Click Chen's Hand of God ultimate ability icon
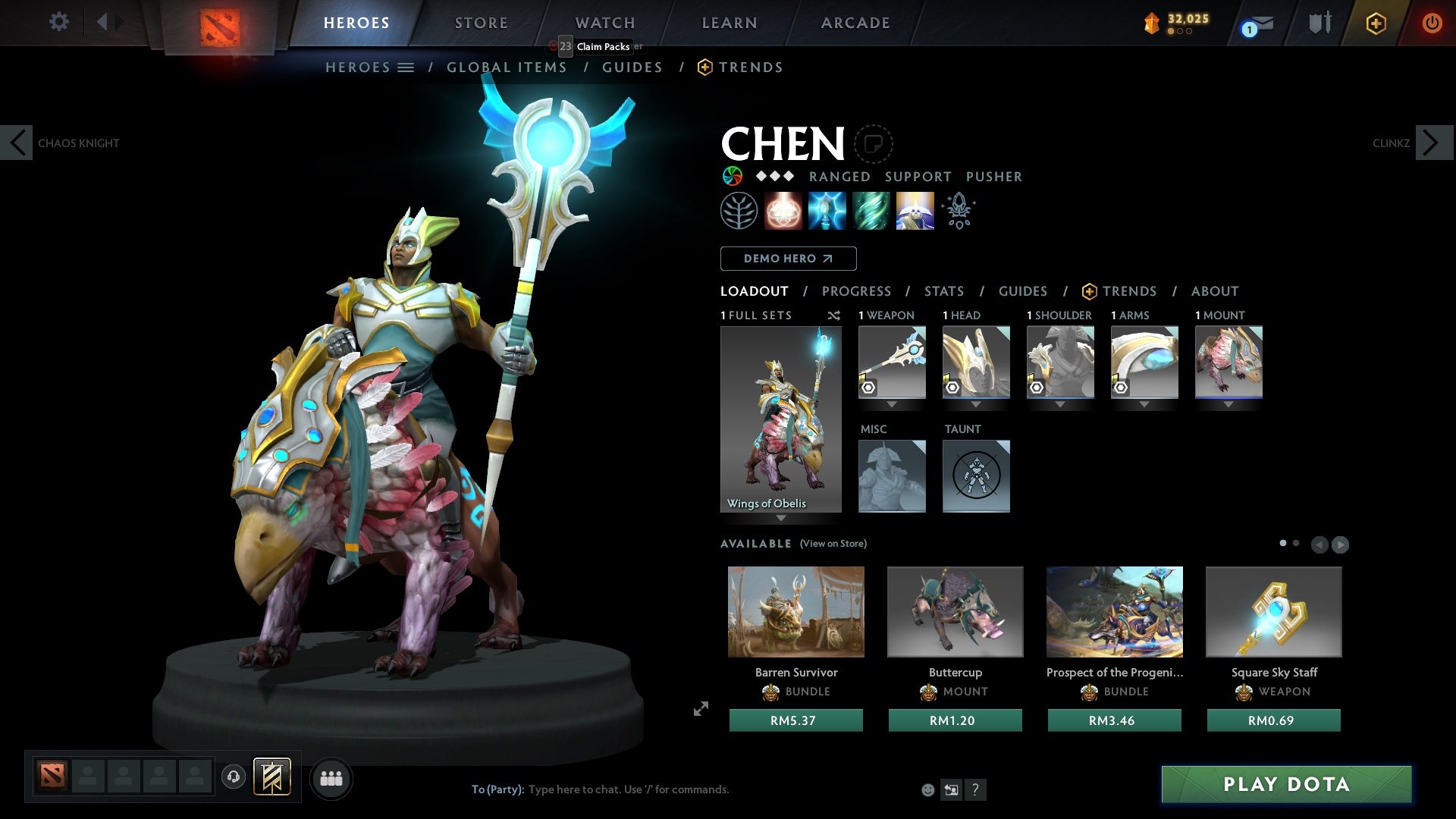The image size is (1456, 819). tap(914, 210)
